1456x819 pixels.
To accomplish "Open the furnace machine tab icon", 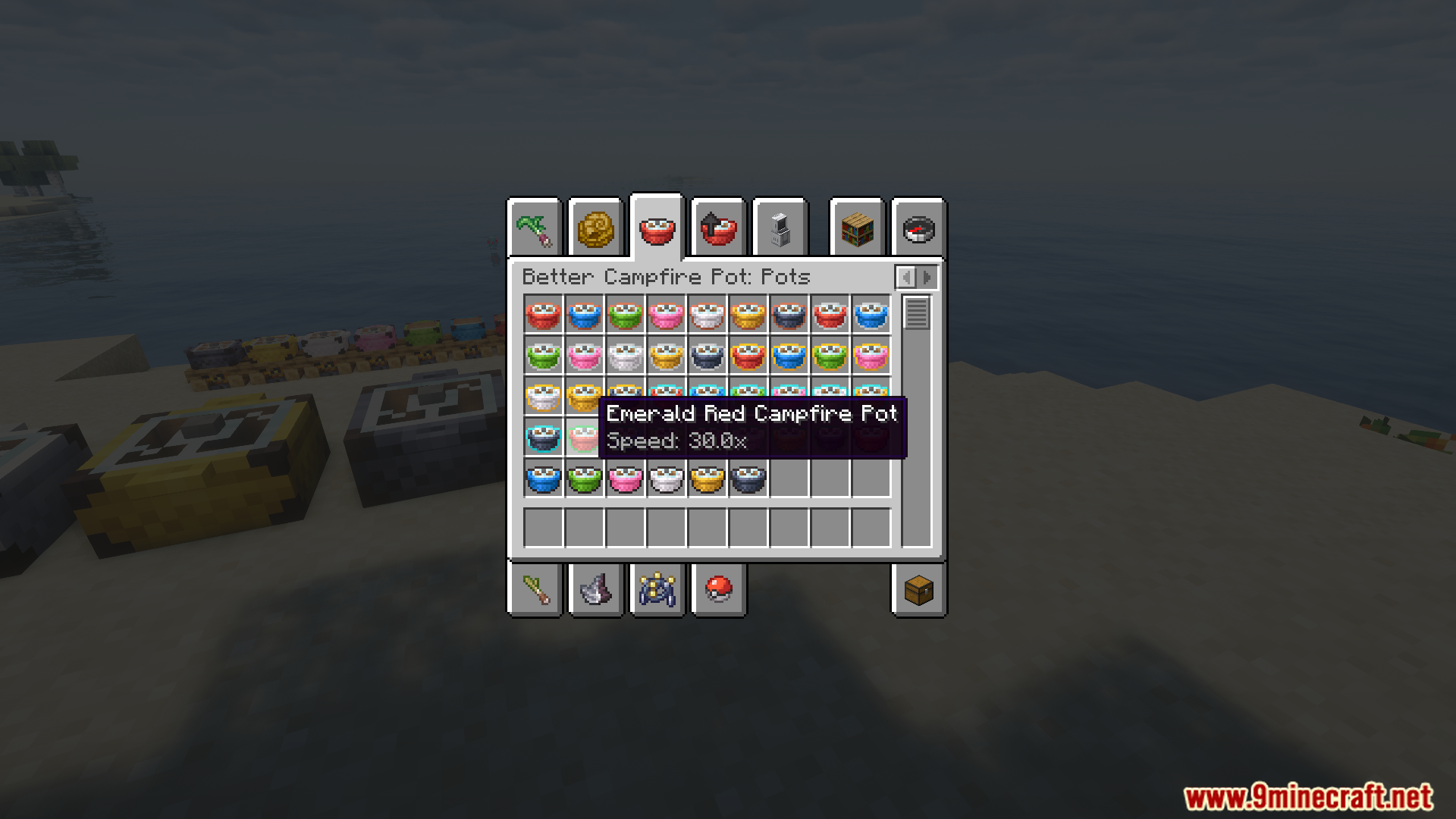I will (780, 227).
